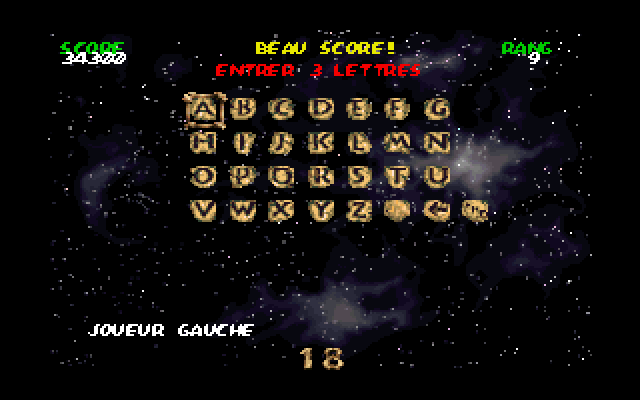Image resolution: width=640 pixels, height=400 pixels.
Task: Select the blank space tile after Z
Action: (399, 211)
